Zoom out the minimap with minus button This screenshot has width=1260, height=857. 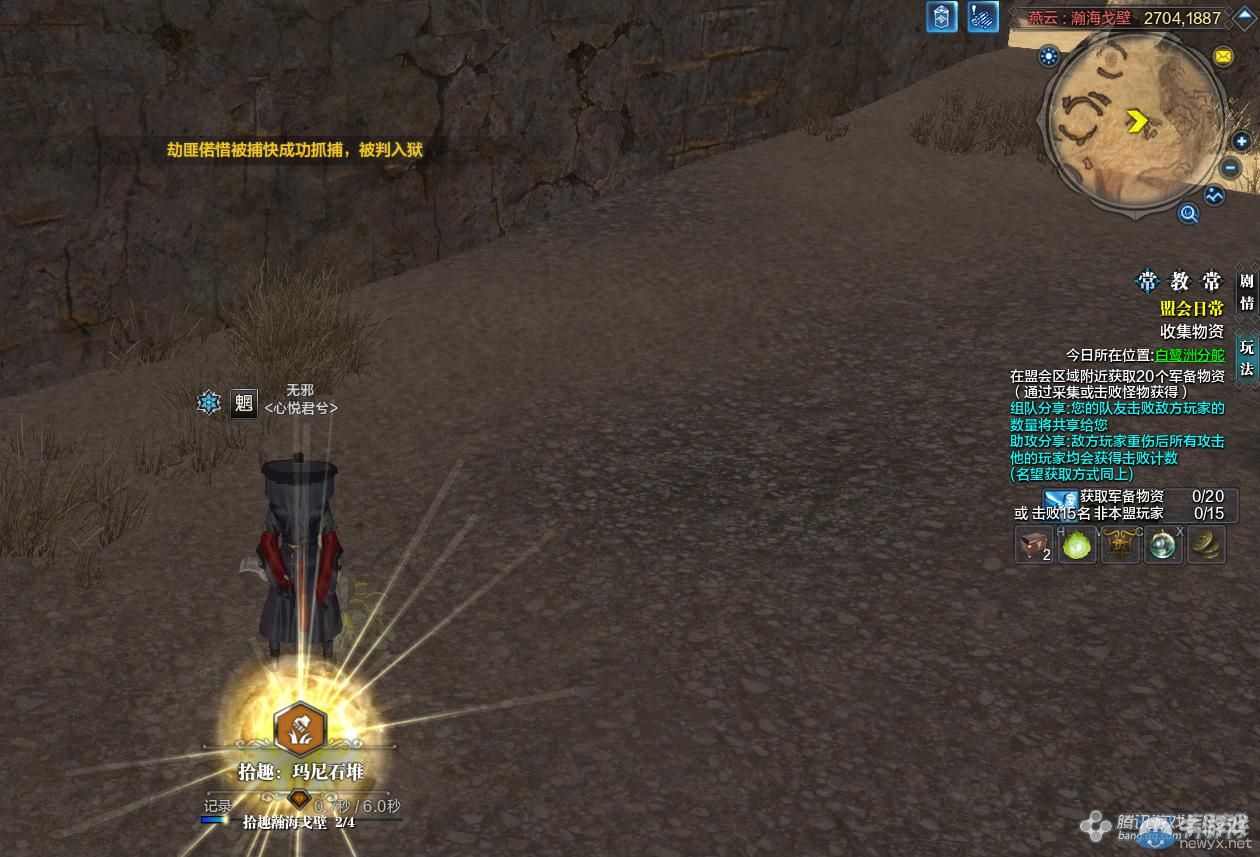click(x=1232, y=169)
